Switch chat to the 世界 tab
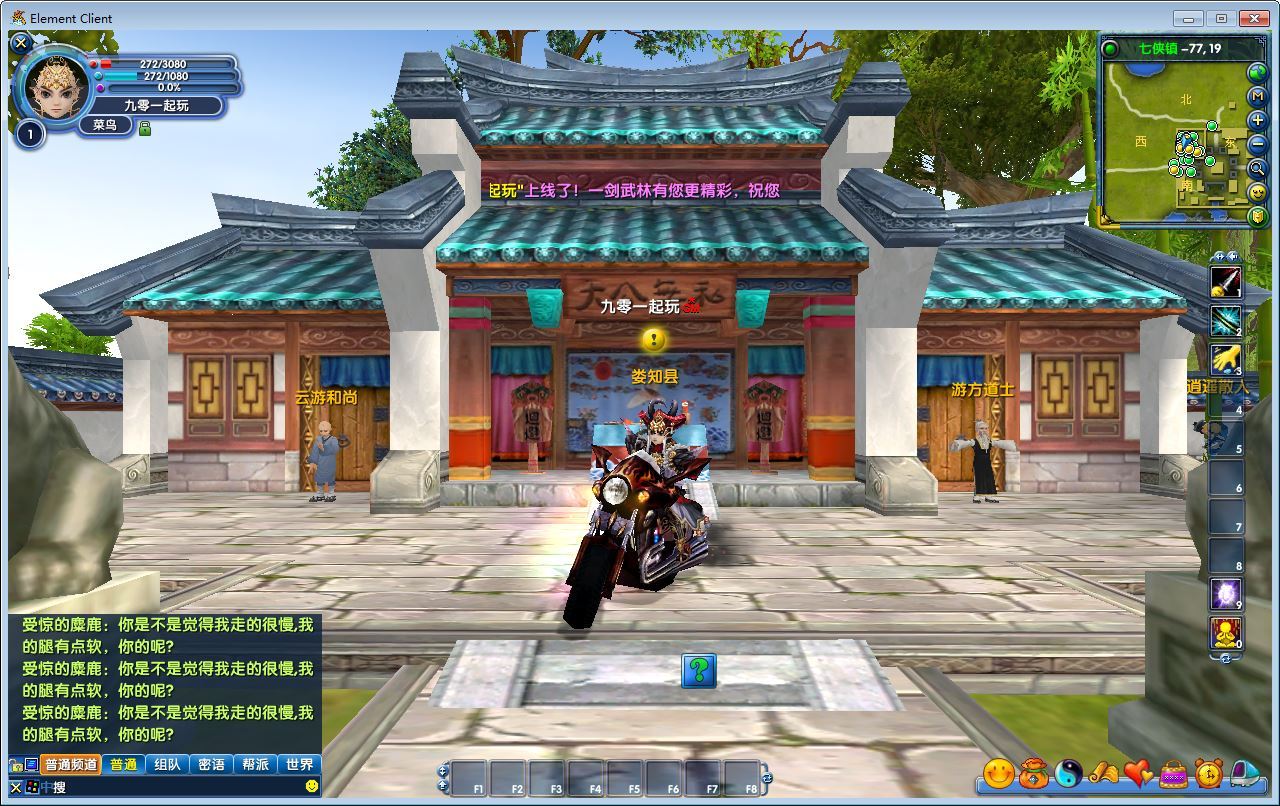 point(299,764)
